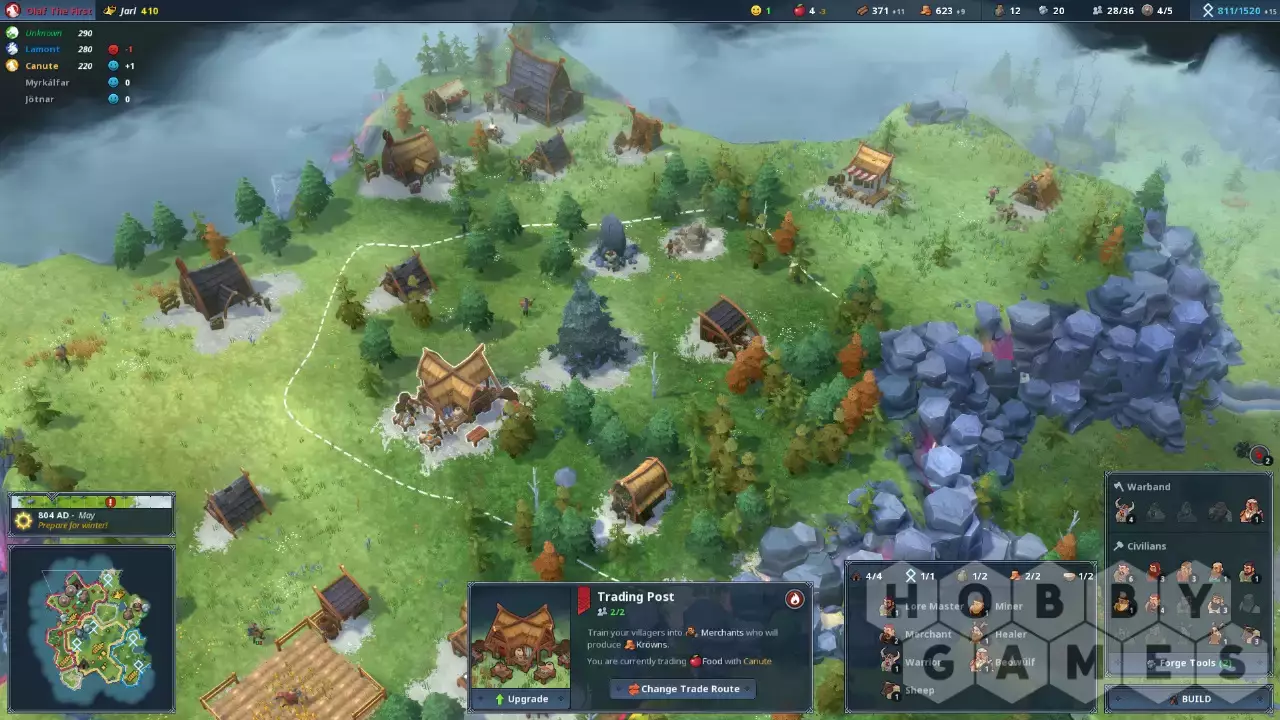This screenshot has width=1280, height=720.
Task: Open the Jarl fame title display
Action: (129, 11)
